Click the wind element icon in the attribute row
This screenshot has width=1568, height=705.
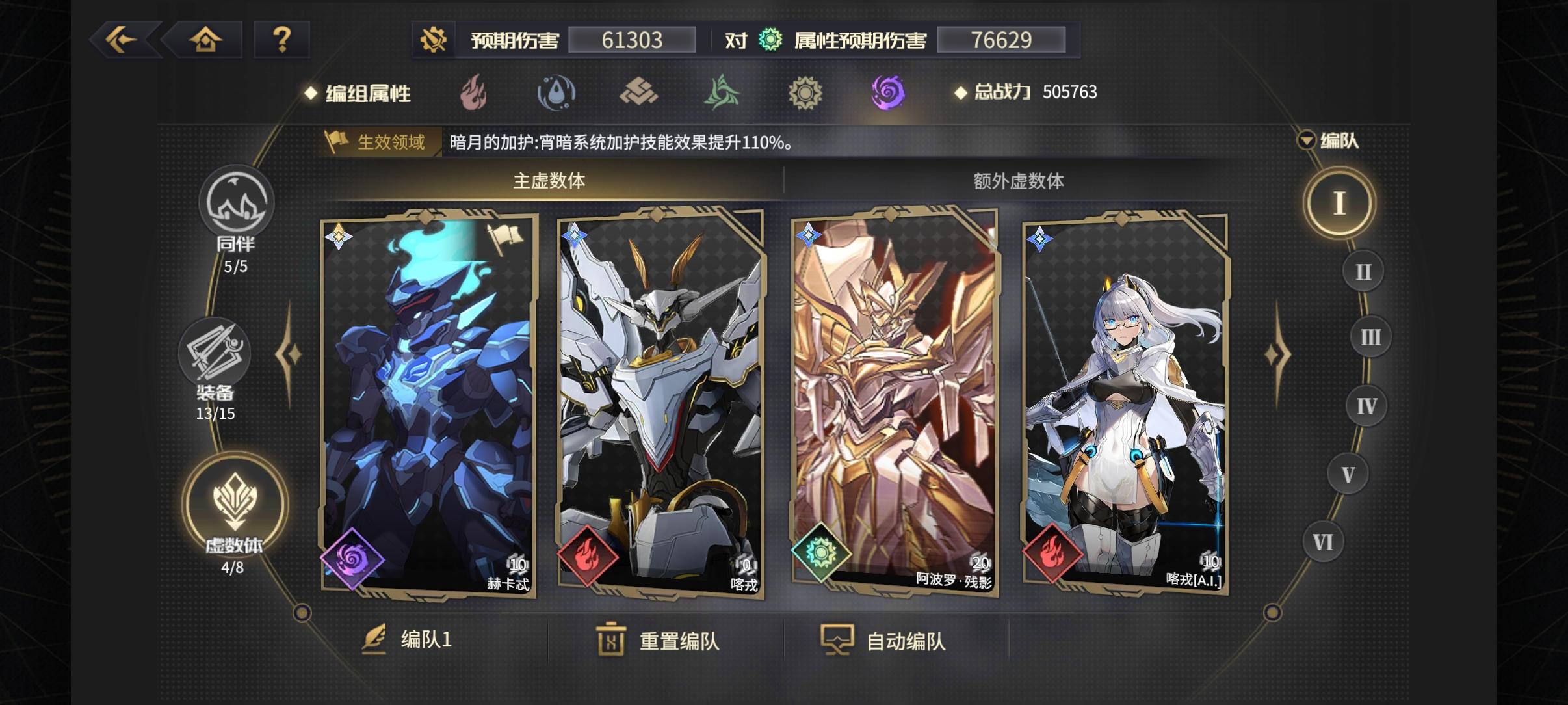[723, 92]
